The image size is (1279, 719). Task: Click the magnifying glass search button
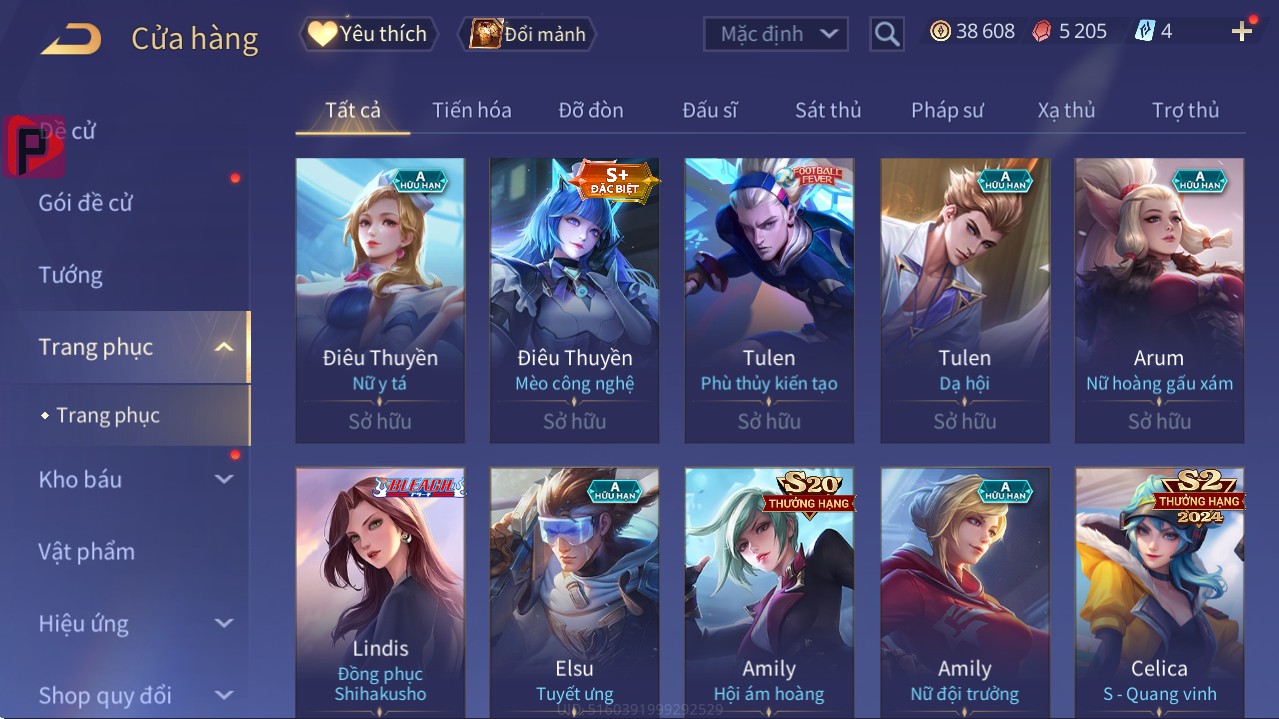[886, 34]
